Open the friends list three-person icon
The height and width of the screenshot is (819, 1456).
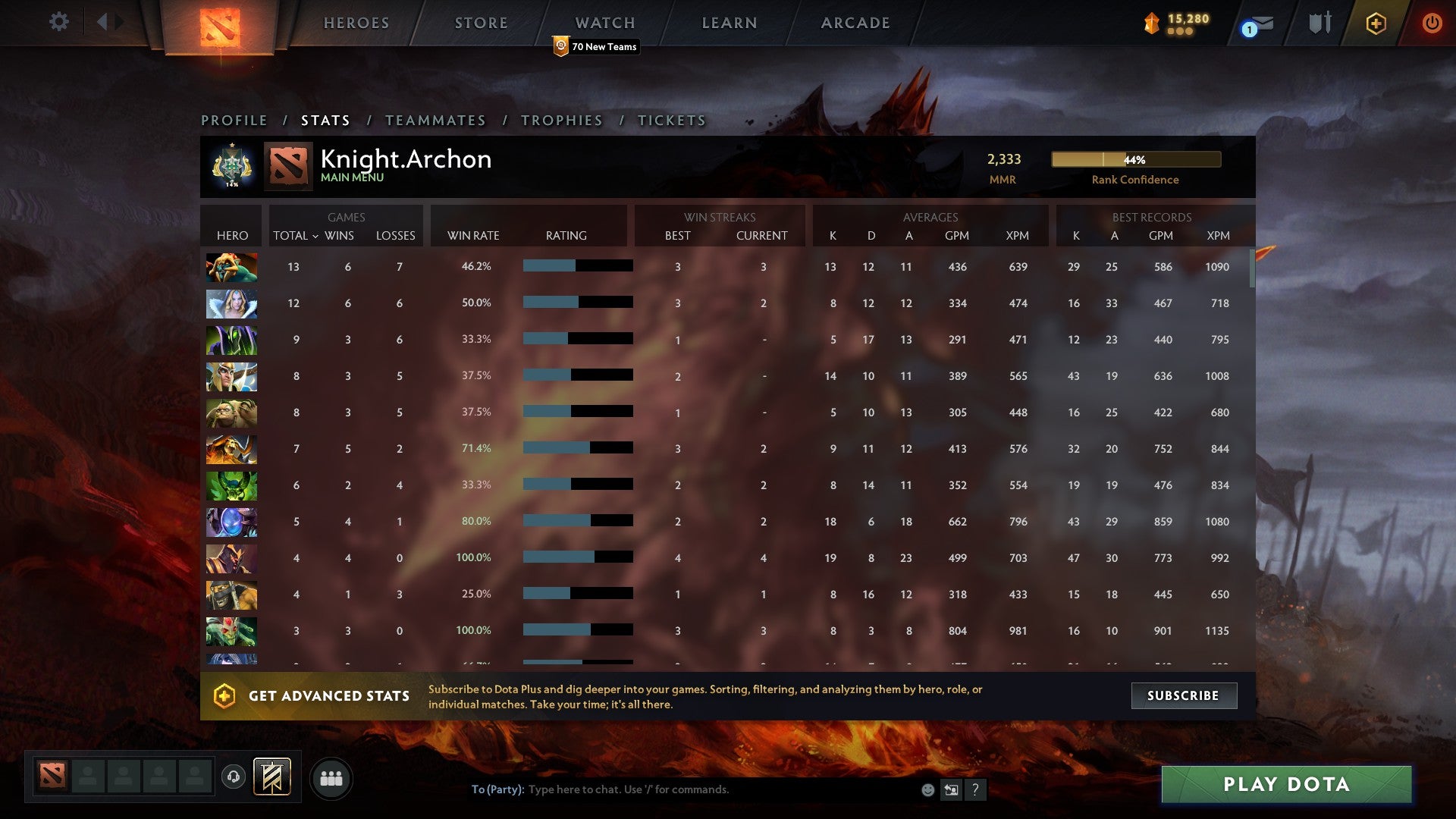(x=331, y=777)
